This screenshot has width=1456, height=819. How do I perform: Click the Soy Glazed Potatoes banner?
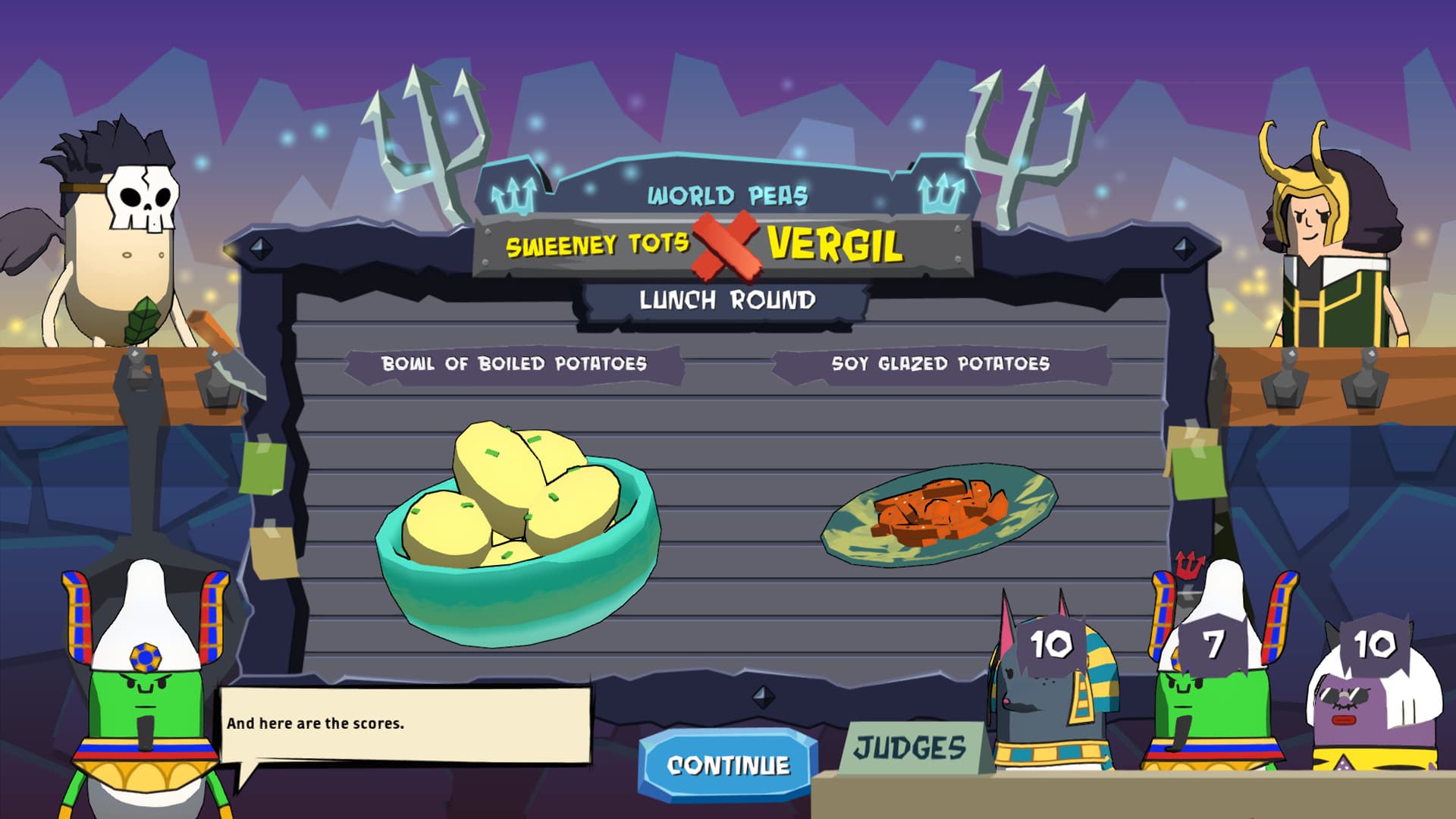[x=940, y=362]
